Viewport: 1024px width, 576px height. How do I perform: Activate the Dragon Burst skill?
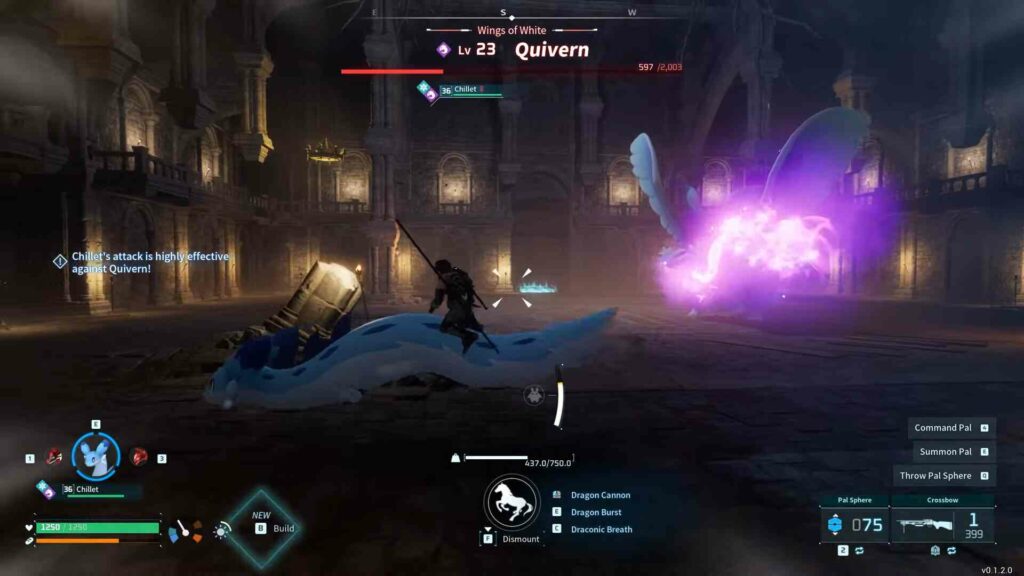[x=595, y=512]
